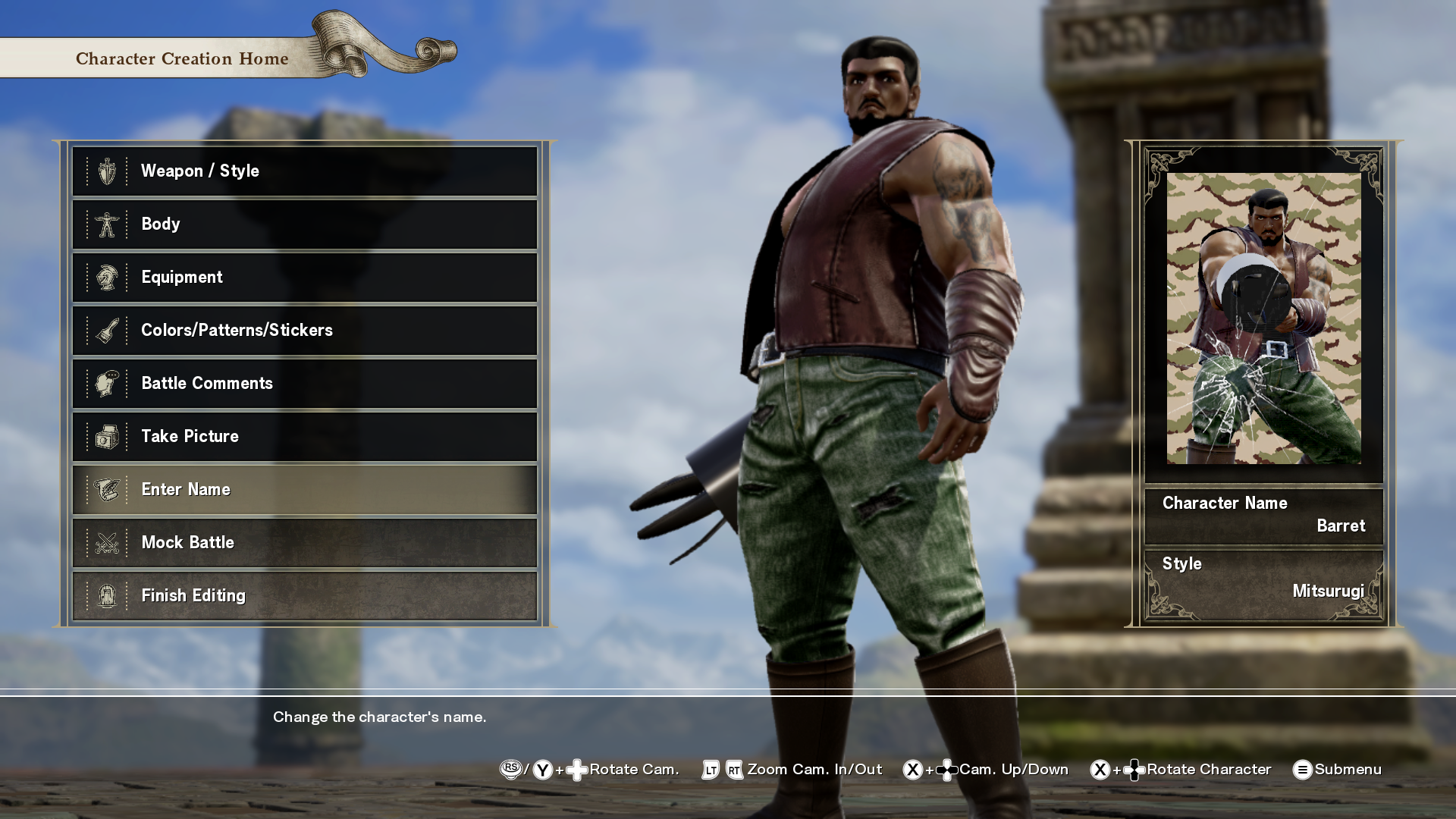Click the Body figure icon
1456x819 pixels.
[107, 224]
